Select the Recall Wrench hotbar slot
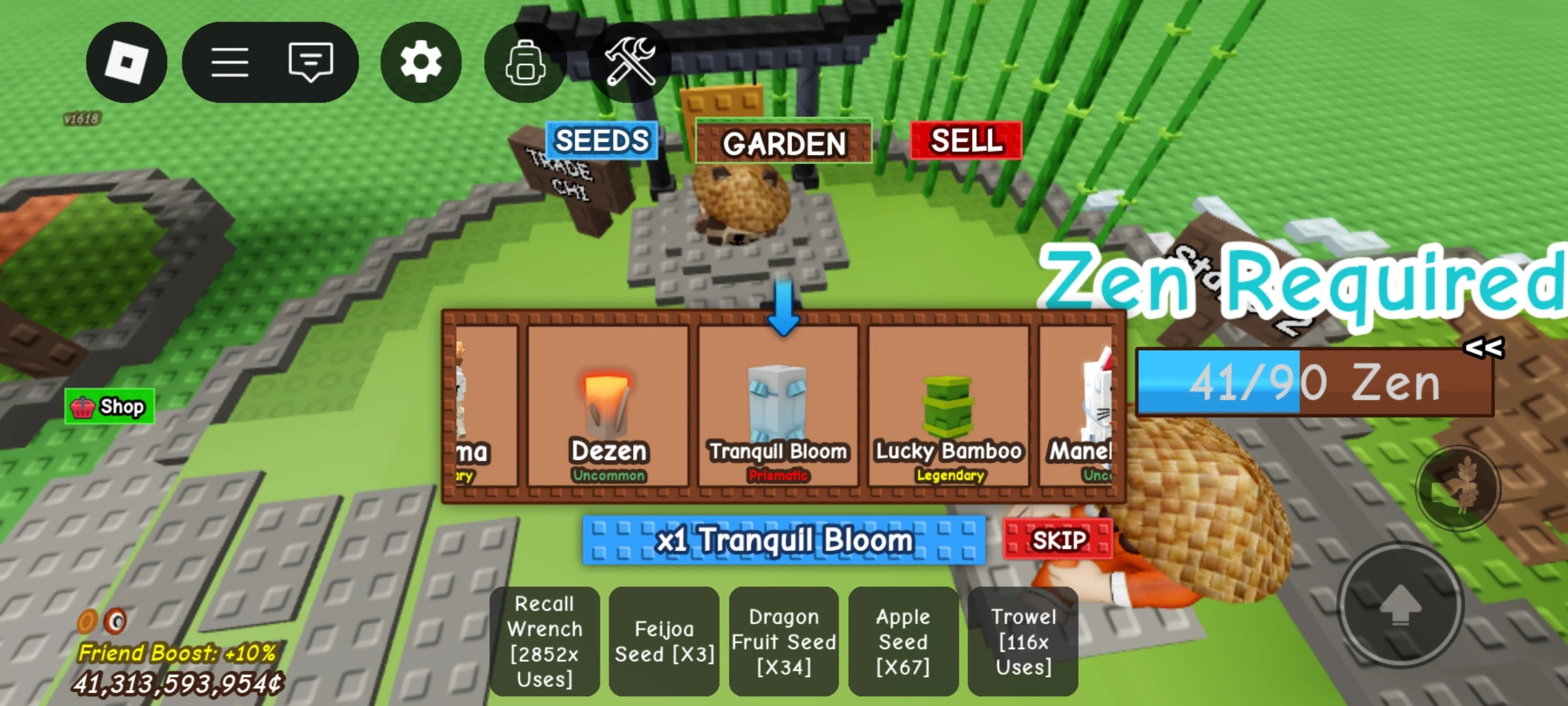The image size is (1568, 706). (x=546, y=642)
